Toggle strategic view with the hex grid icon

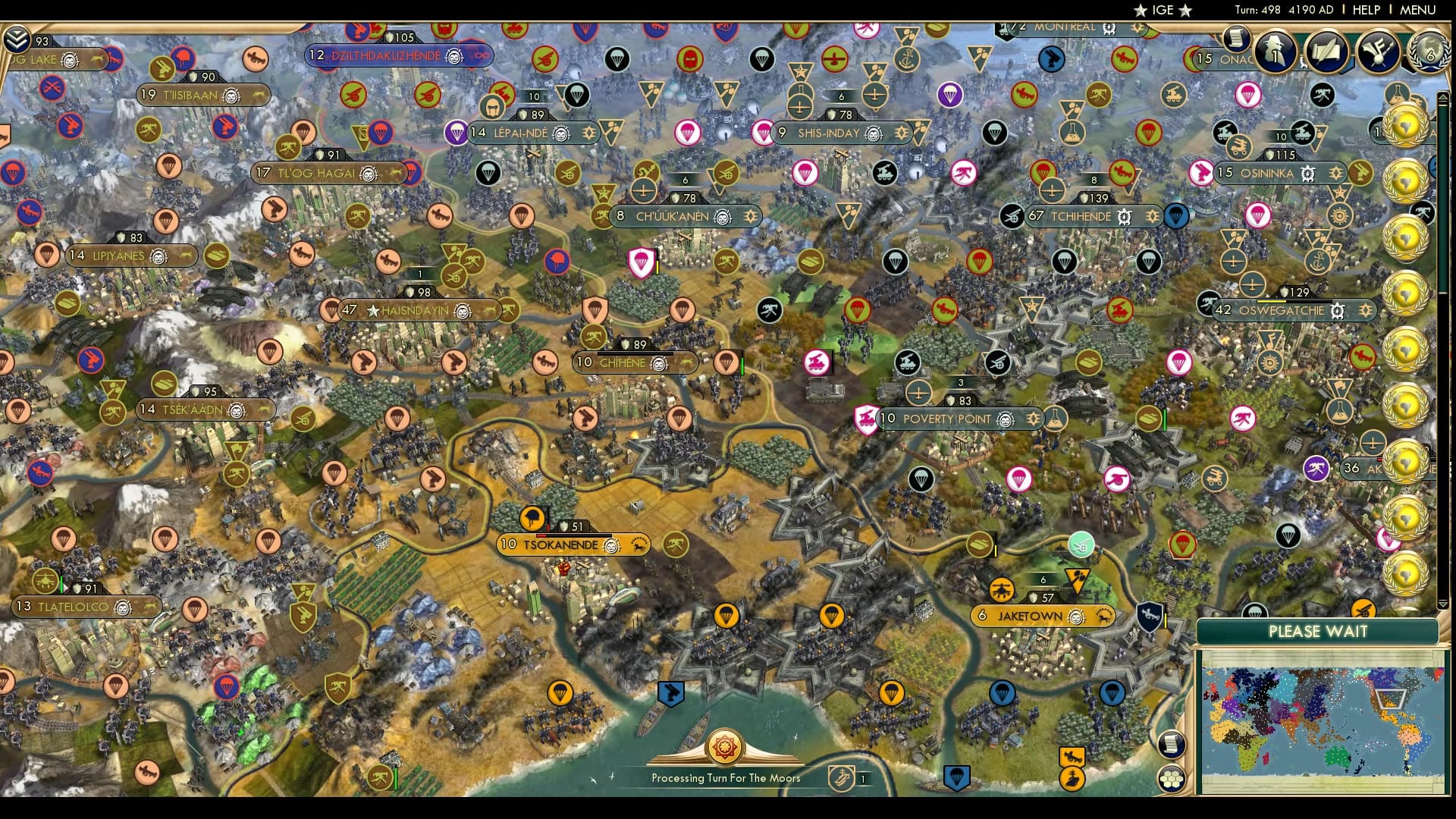point(1172,778)
